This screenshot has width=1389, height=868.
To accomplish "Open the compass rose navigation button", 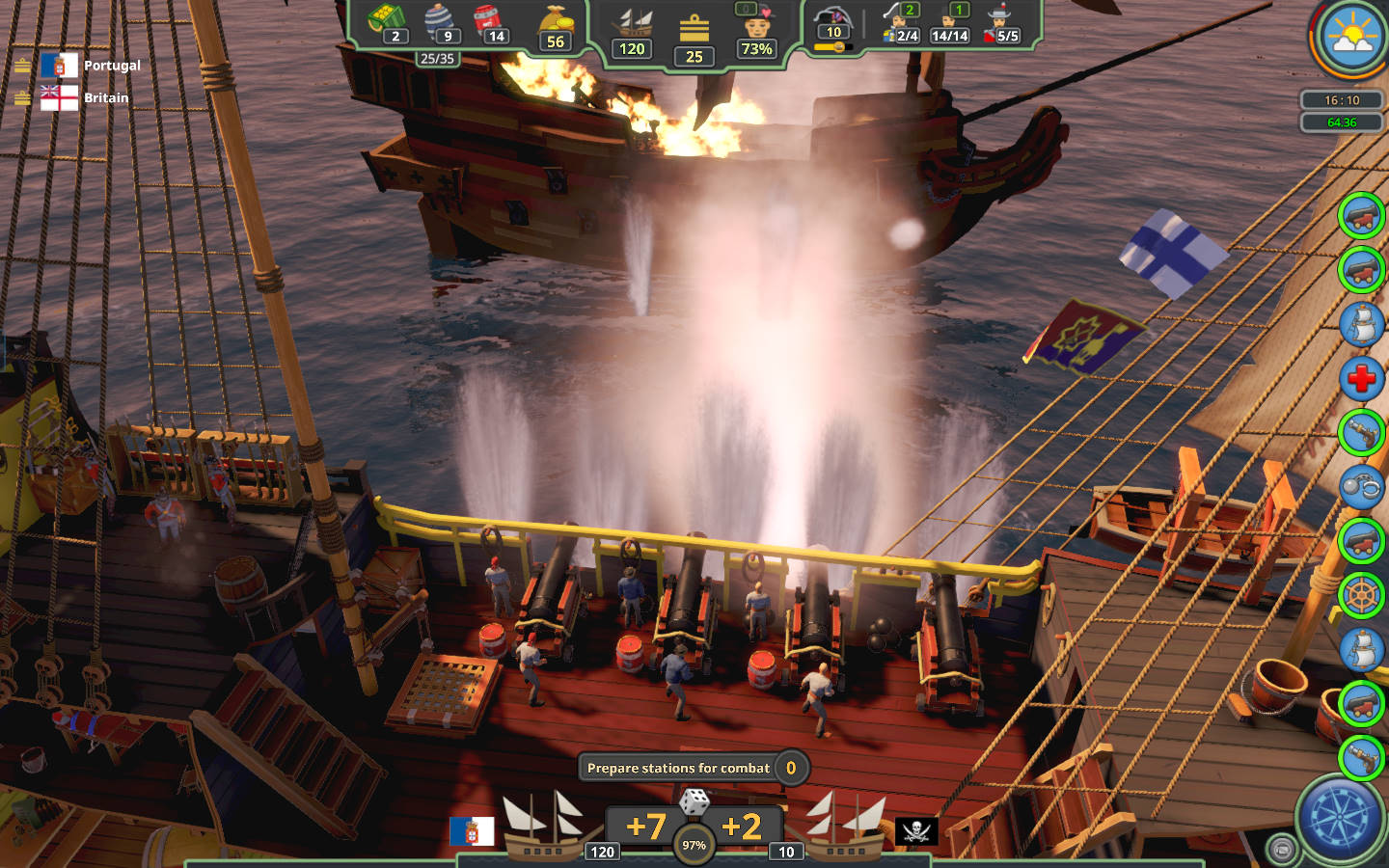I will [x=1340, y=819].
